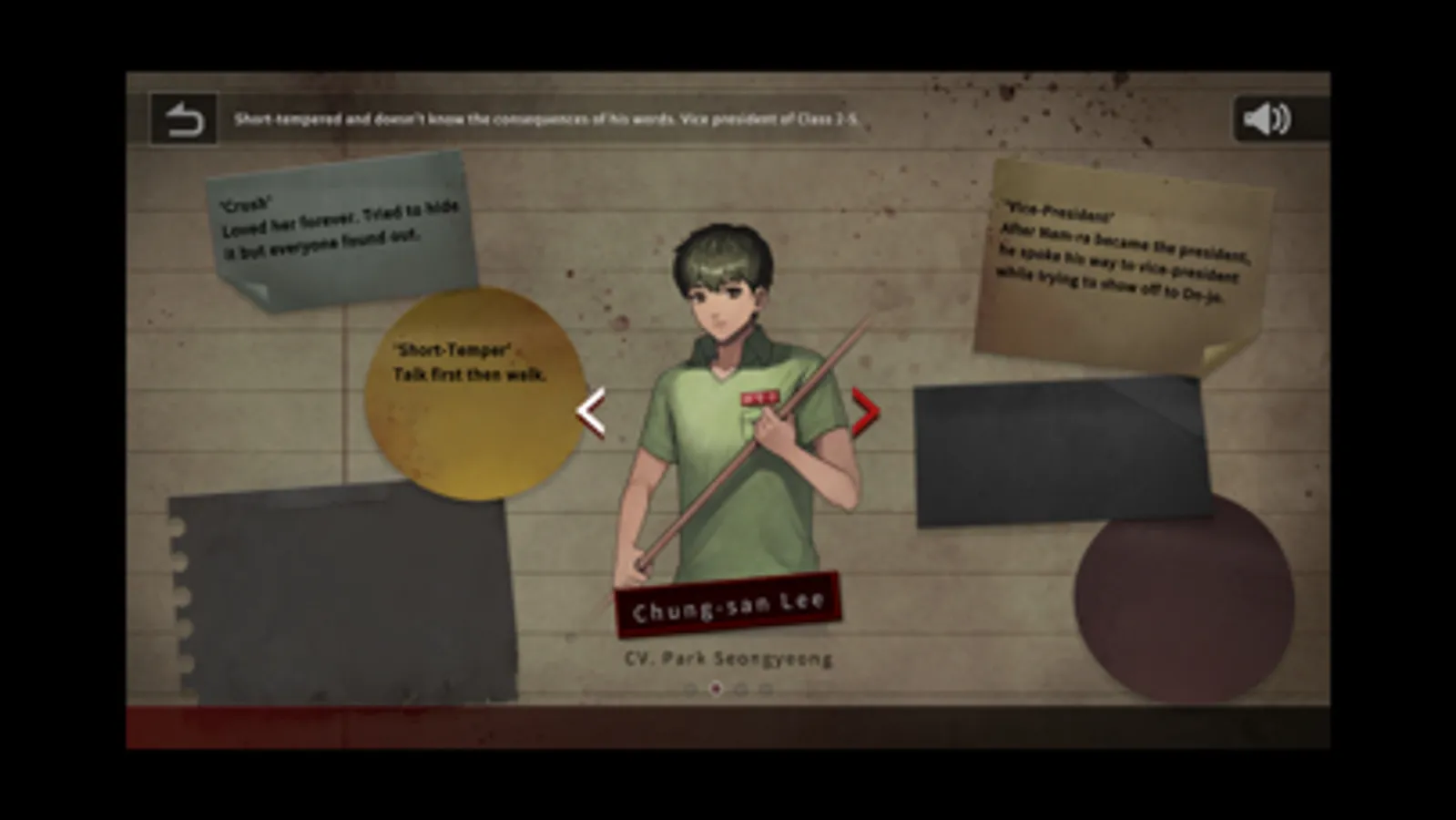Click 'CV. Park Seongyeong' voice actor credit
Screen dimensions: 1456x820
tap(728, 658)
